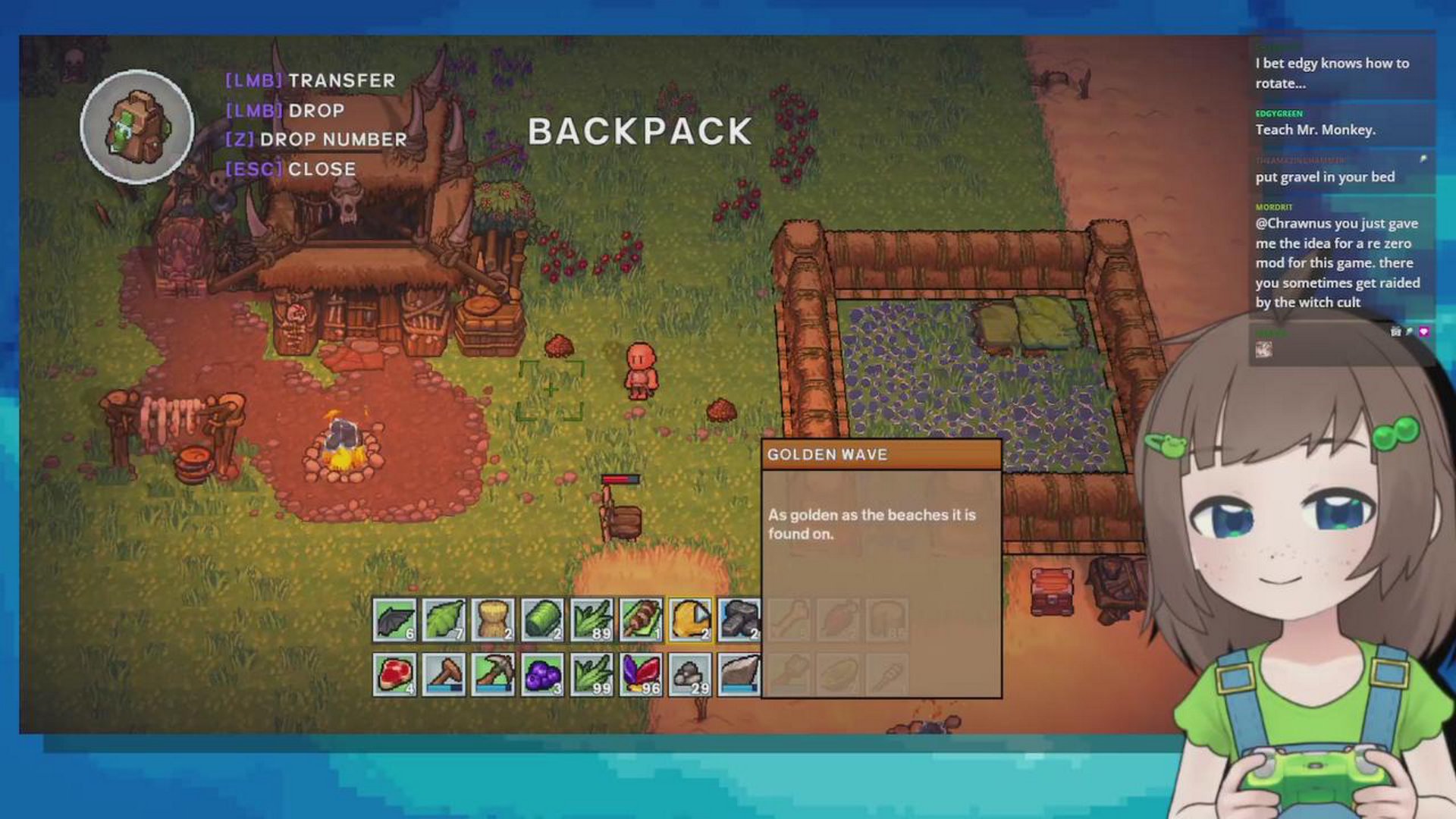The height and width of the screenshot is (819, 1456).
Task: Select the straw bundle slot
Action: point(493,620)
